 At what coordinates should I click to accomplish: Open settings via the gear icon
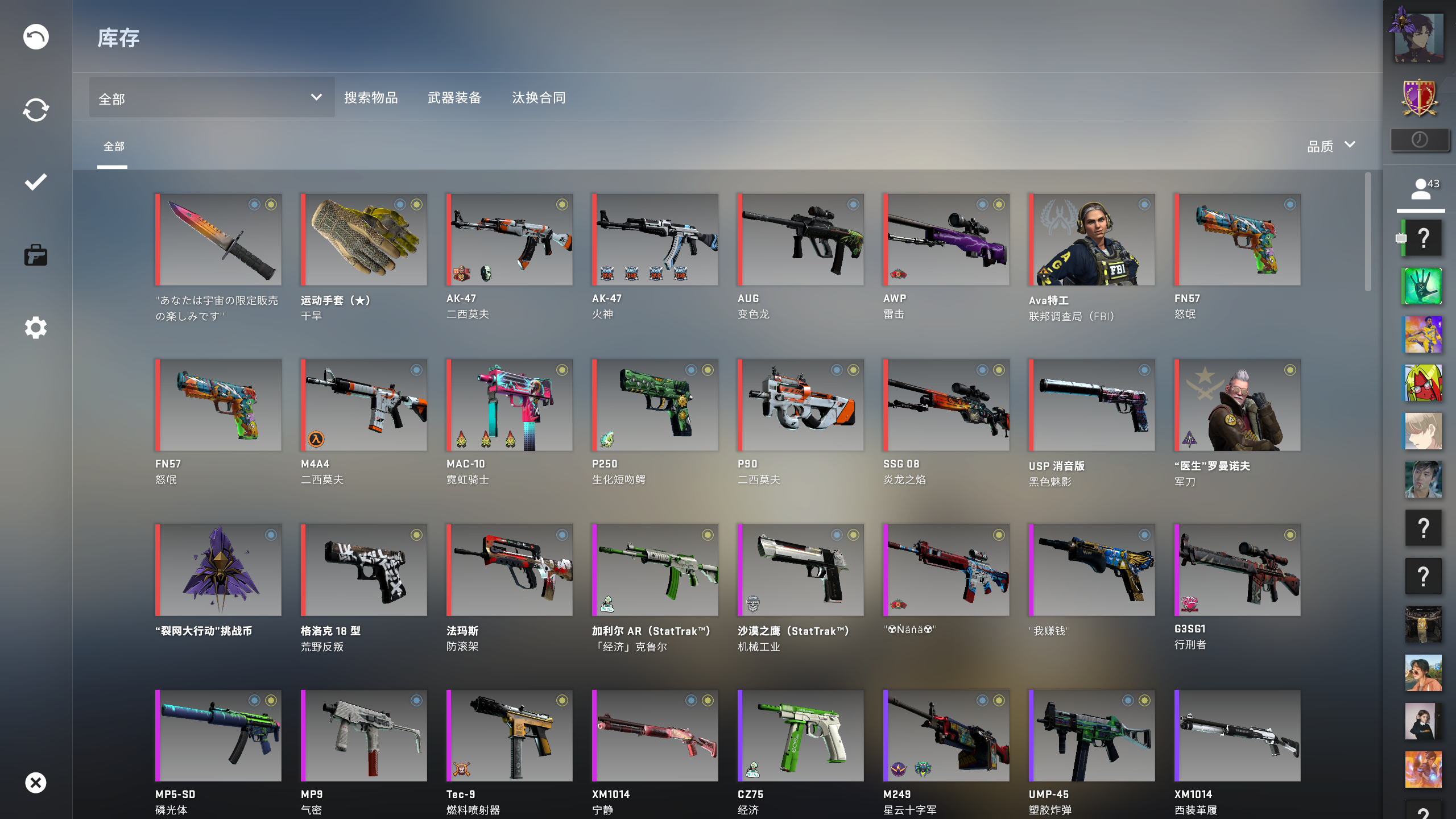[36, 328]
